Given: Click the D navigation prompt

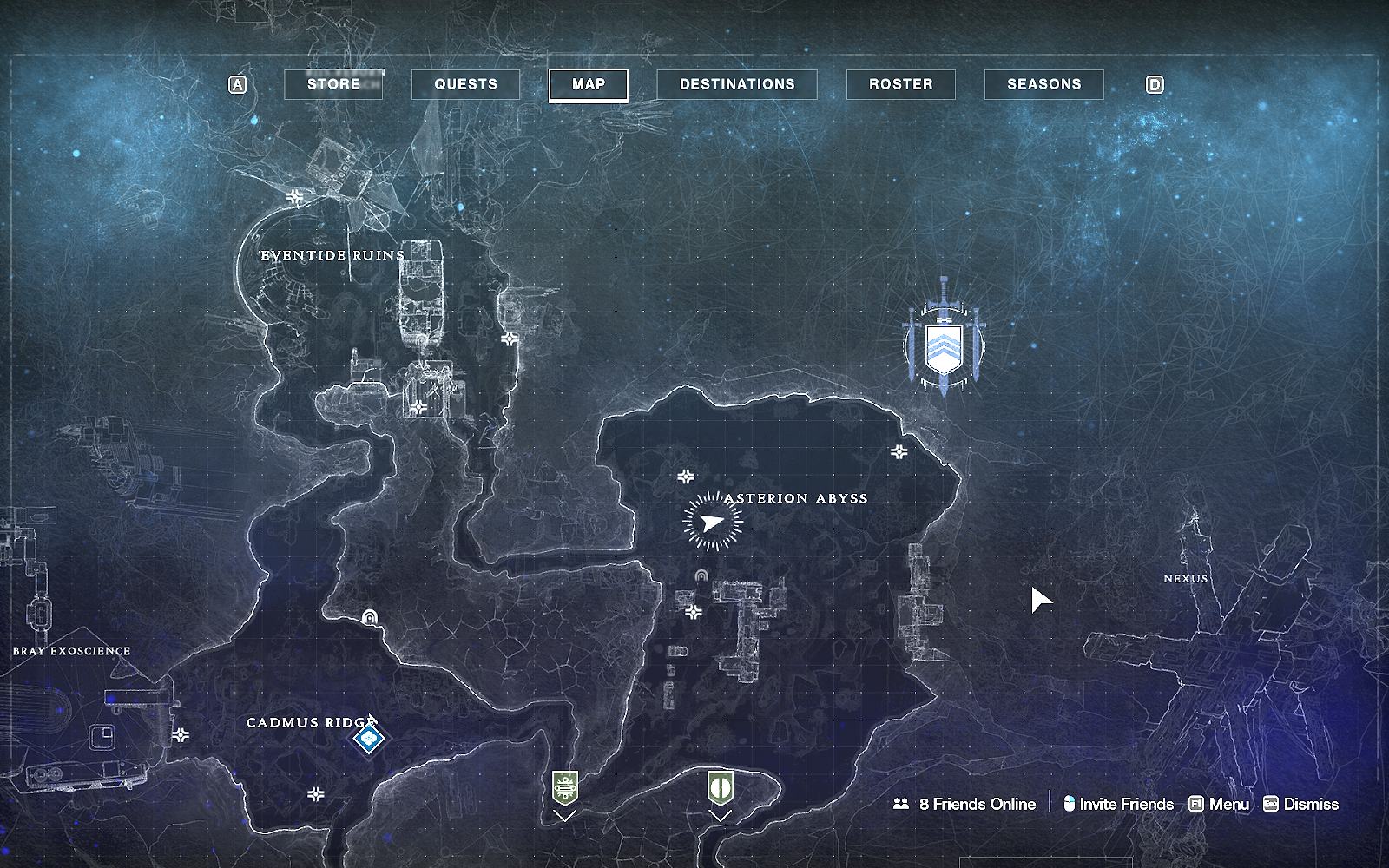Looking at the screenshot, I should [x=1155, y=84].
